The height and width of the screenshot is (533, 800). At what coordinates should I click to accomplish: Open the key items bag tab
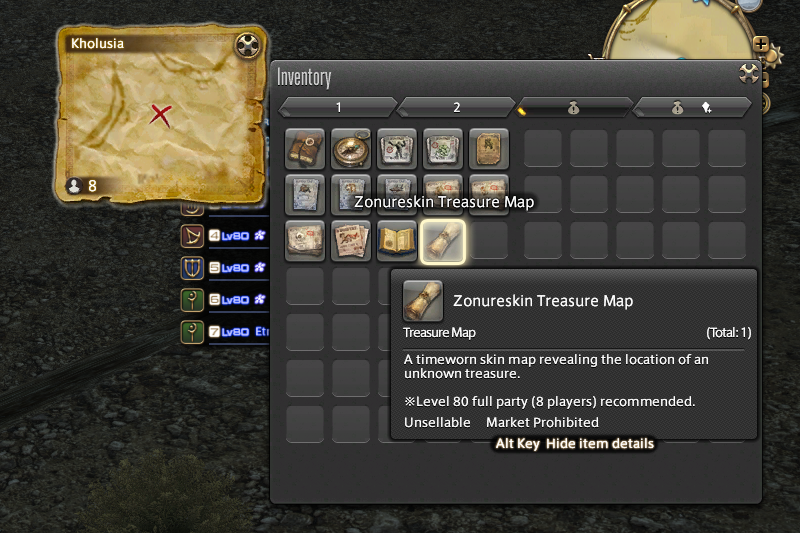coord(573,107)
